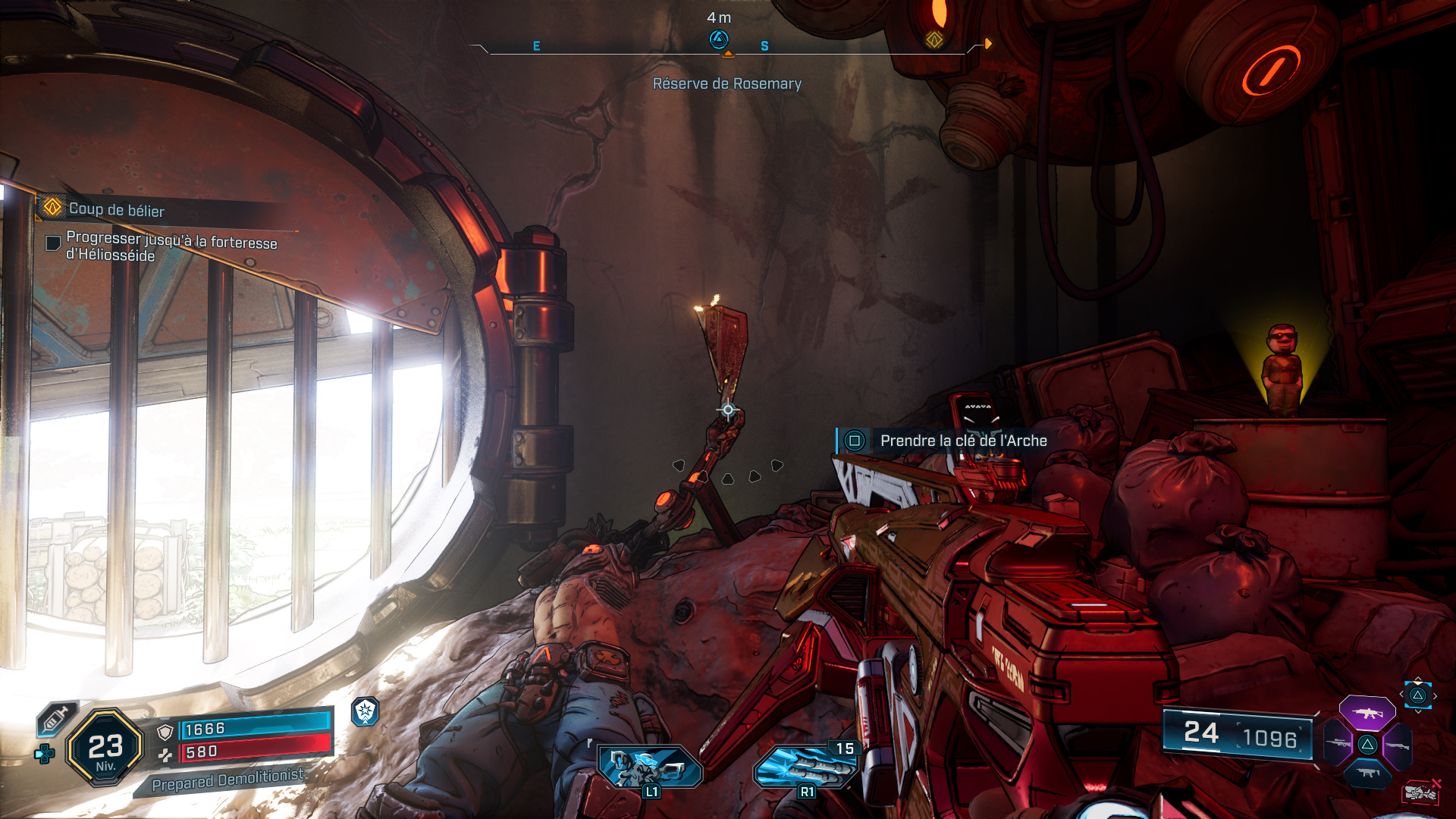Activate the action skill with armored gunner icon
1456x819 pixels.
point(650,767)
